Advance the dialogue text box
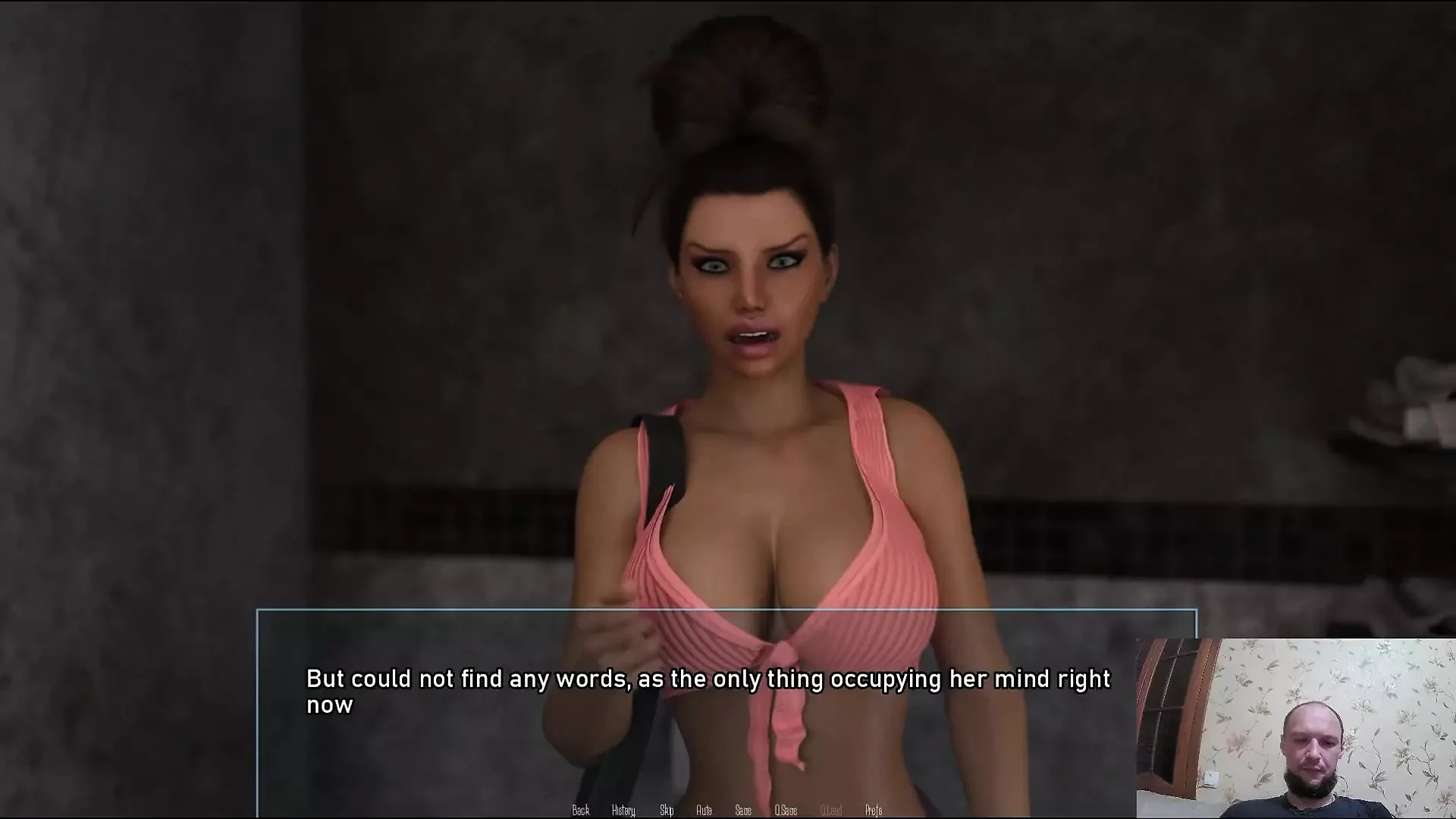Screen dimensions: 1456x819 click(x=708, y=692)
